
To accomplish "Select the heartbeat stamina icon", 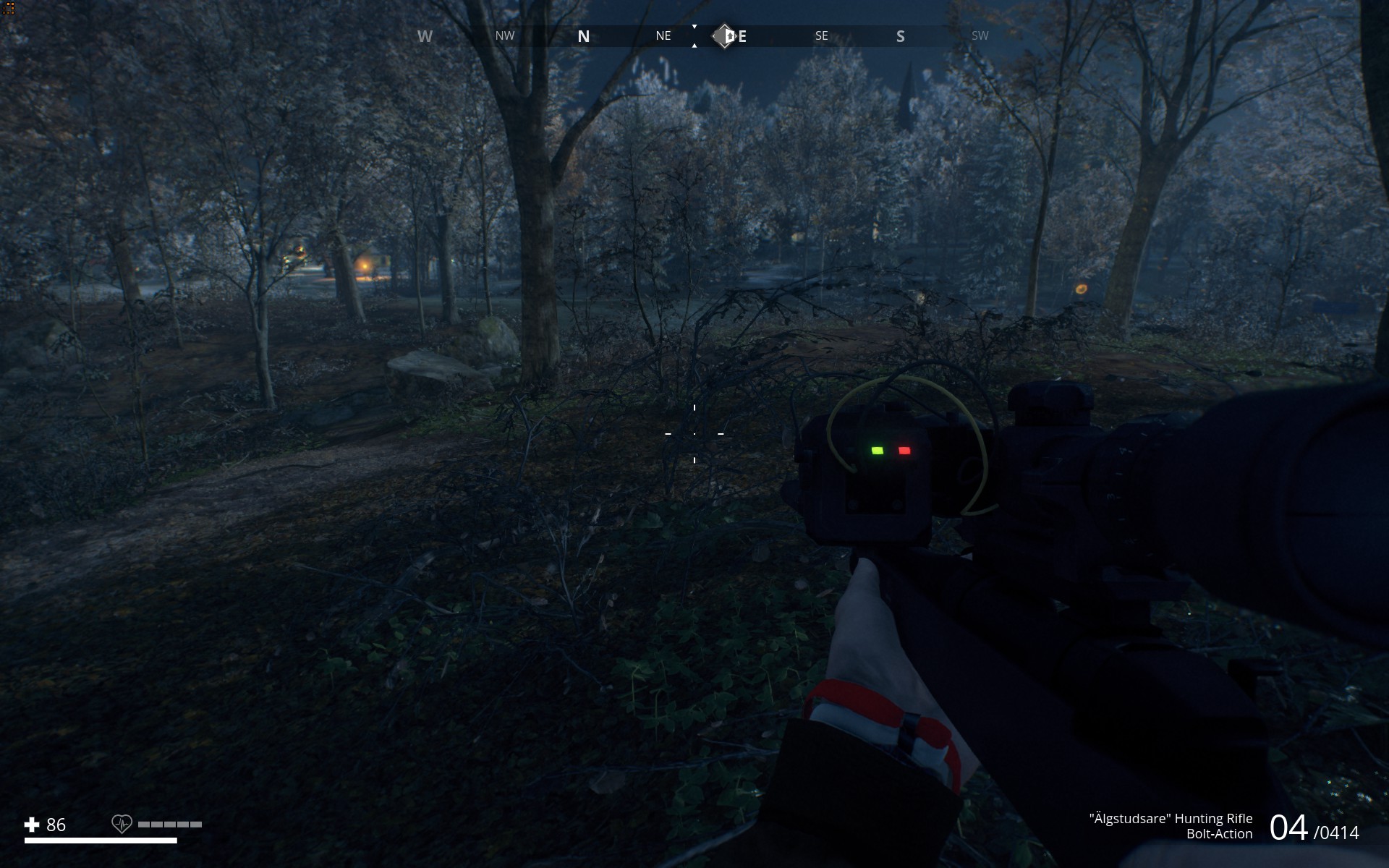I will pyautogui.click(x=122, y=824).
